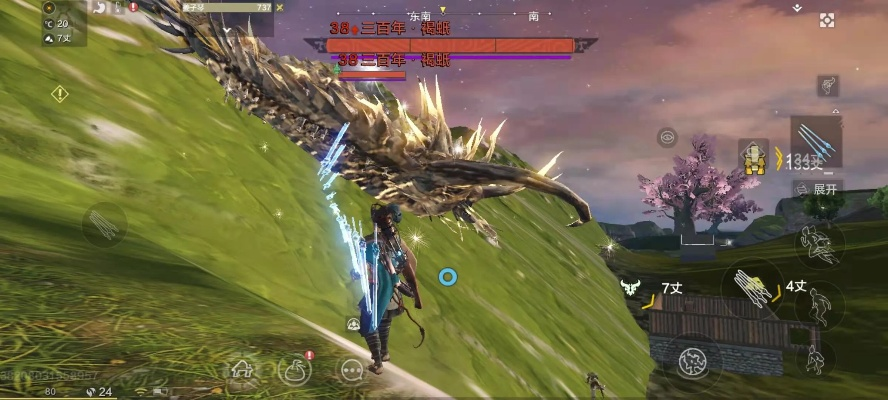Open the bag inventory icon

click(x=295, y=371)
